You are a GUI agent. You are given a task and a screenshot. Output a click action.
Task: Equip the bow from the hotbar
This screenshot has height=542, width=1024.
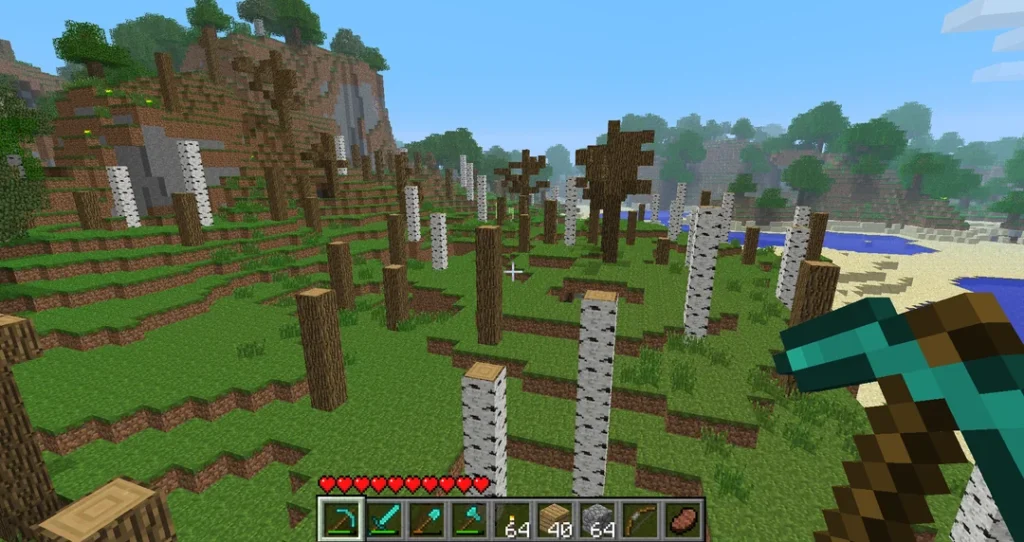coord(641,519)
